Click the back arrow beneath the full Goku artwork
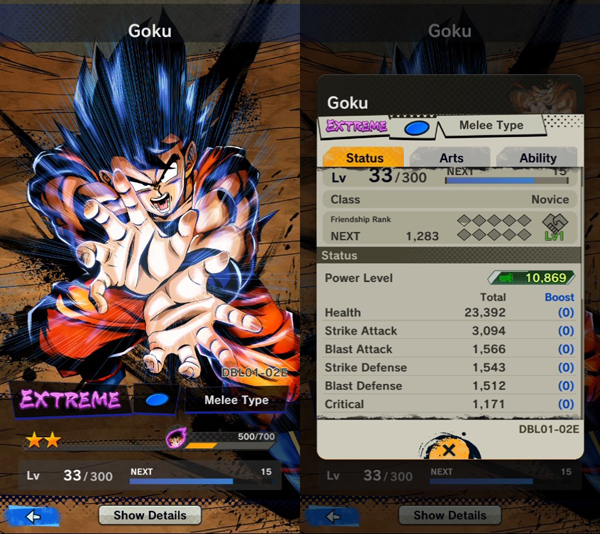Viewport: 600px width, 534px height. (33, 516)
